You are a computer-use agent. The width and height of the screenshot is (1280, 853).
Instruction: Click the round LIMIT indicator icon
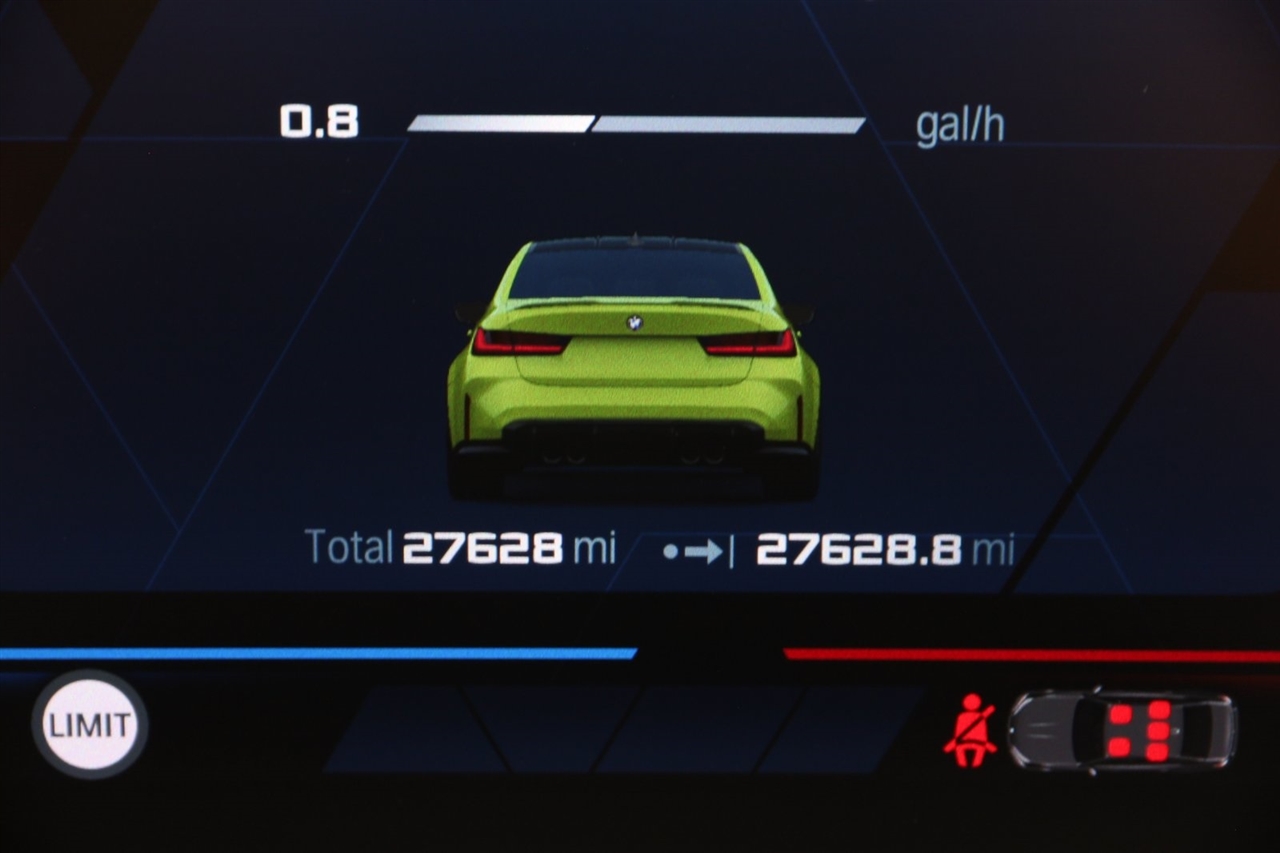pyautogui.click(x=90, y=724)
